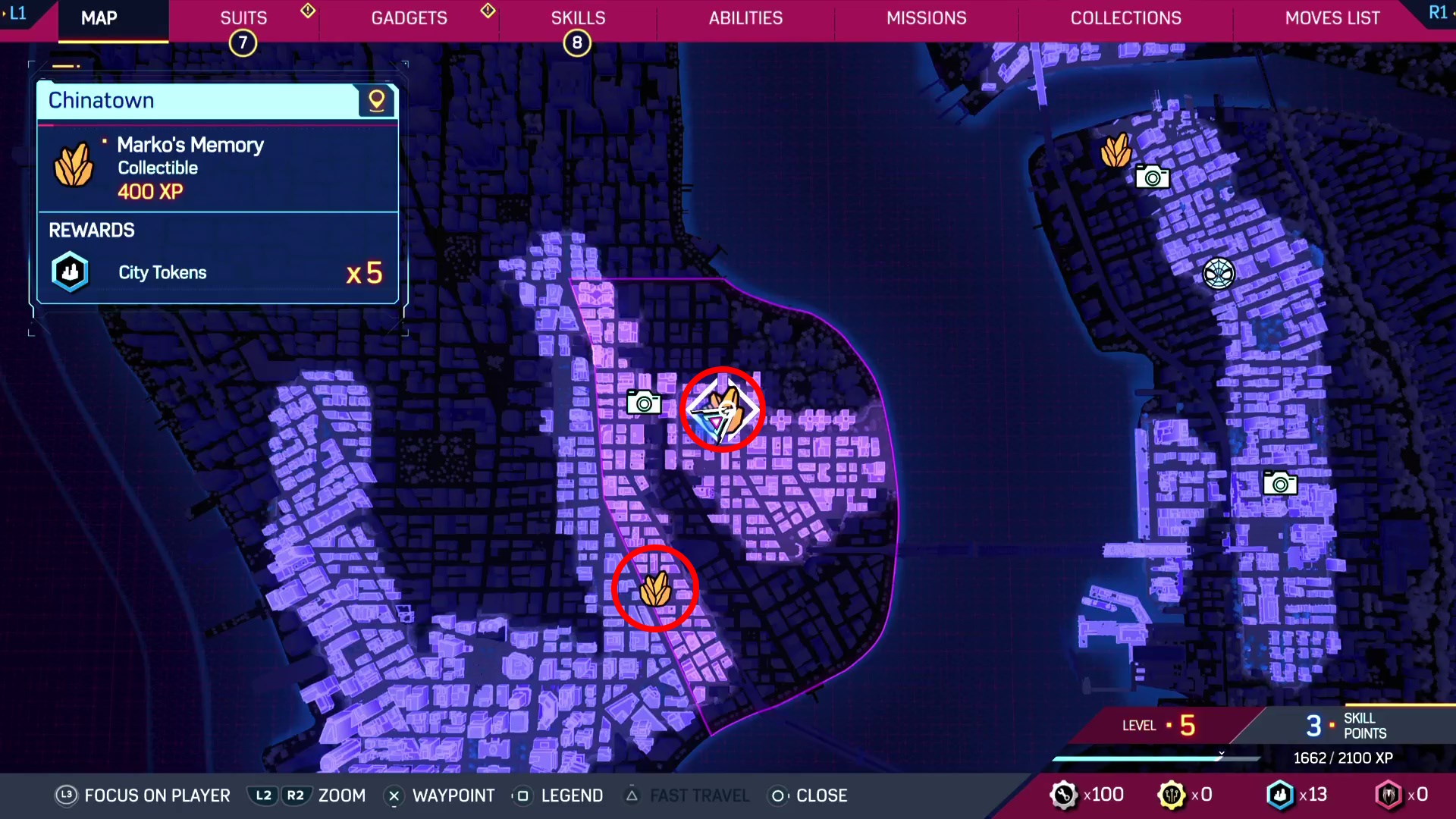
Task: Click the wrench tech parts icon in the bottom bar
Action: (x=1065, y=795)
